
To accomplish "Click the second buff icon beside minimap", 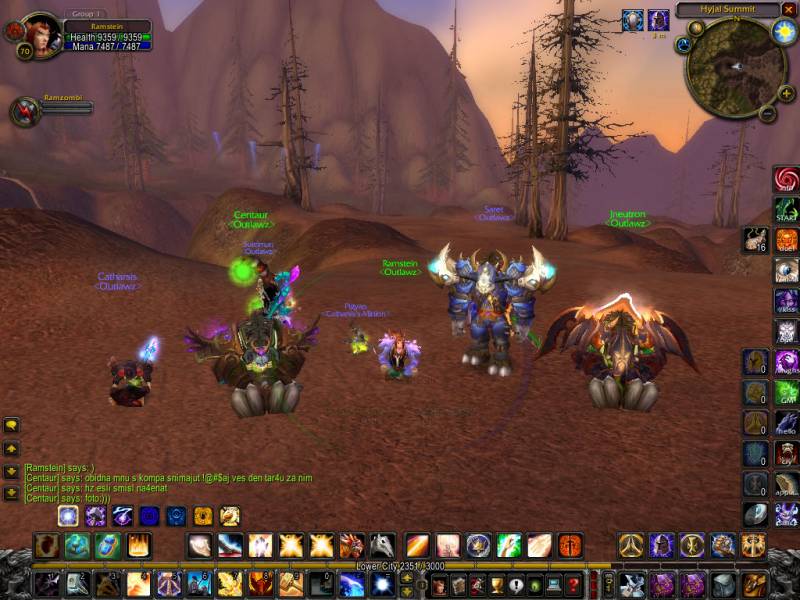I will 658,20.
